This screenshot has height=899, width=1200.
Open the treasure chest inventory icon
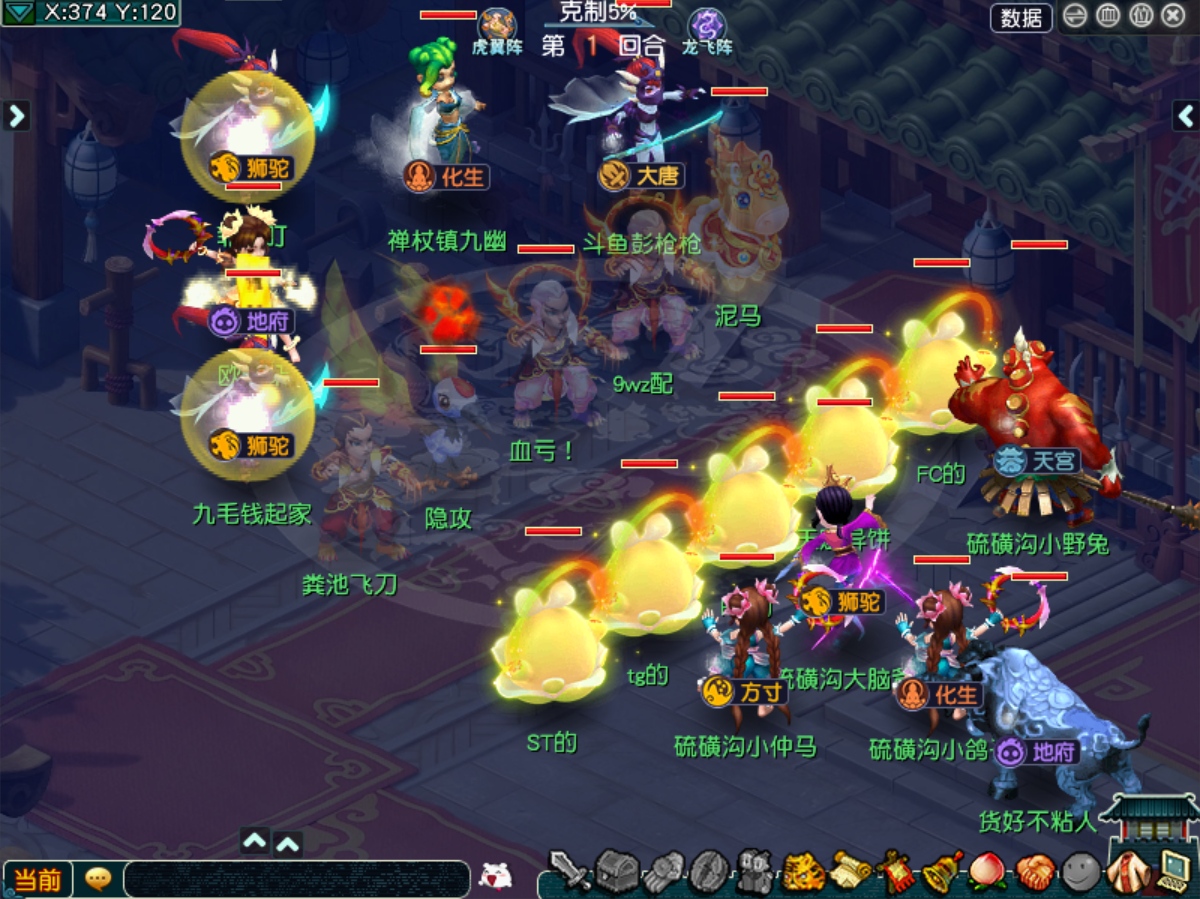pyautogui.click(x=617, y=872)
